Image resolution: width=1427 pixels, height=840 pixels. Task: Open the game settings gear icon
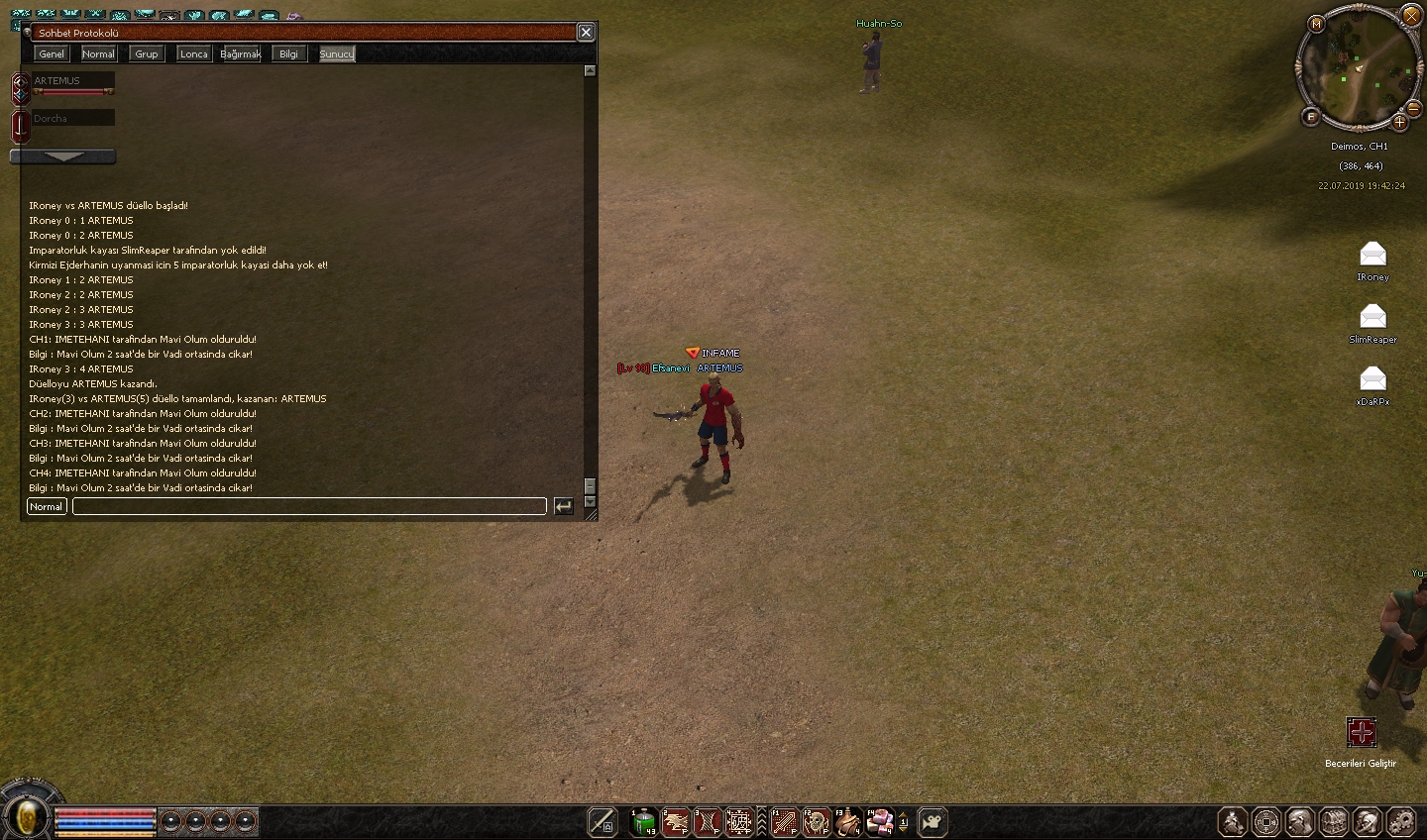click(1401, 822)
